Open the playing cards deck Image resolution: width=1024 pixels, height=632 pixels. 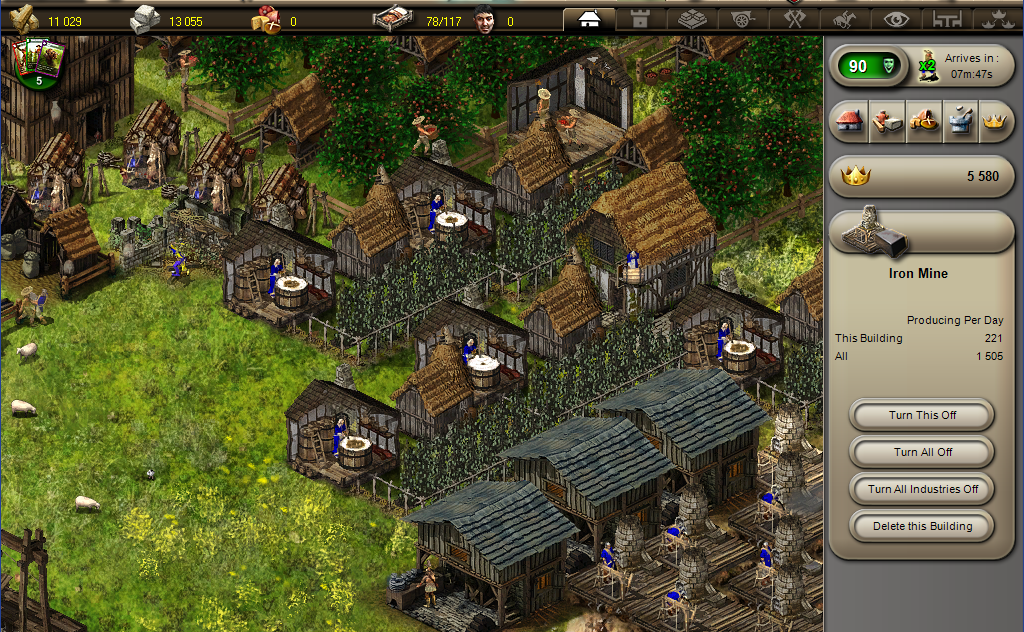(x=37, y=62)
